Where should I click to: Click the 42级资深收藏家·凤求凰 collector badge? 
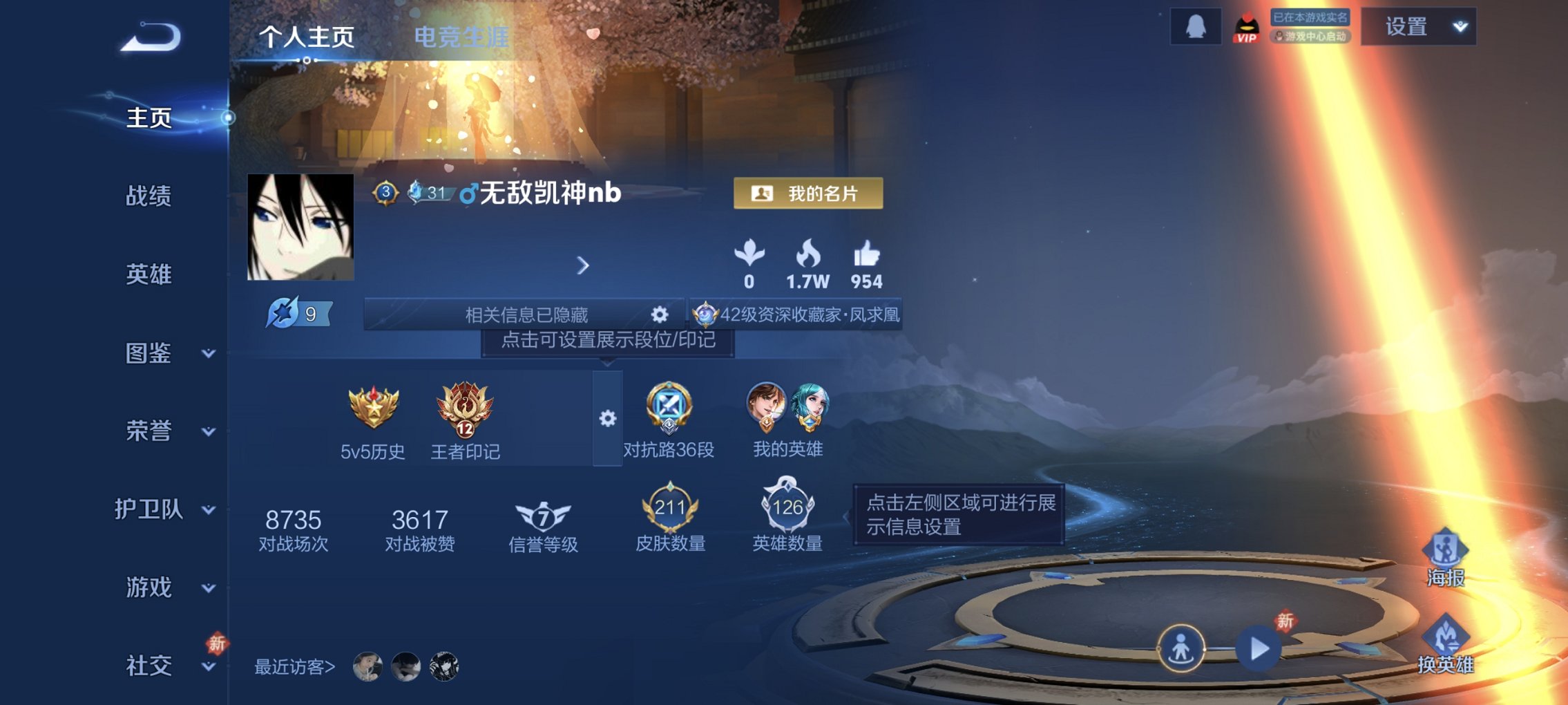tap(798, 315)
